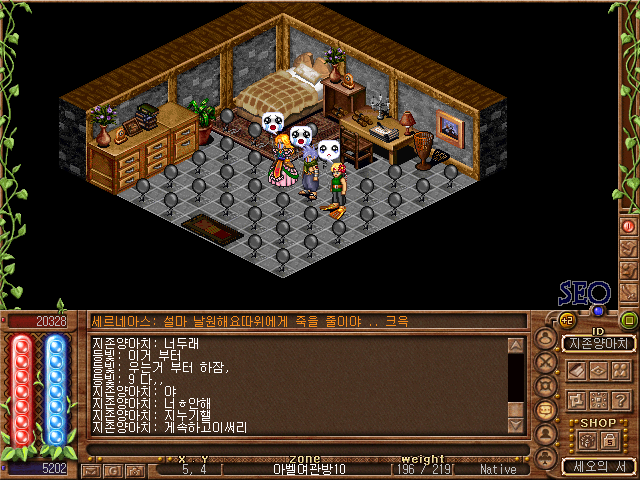Open the SHOP gauge icon
This screenshot has width=640, height=480.
click(x=587, y=438)
